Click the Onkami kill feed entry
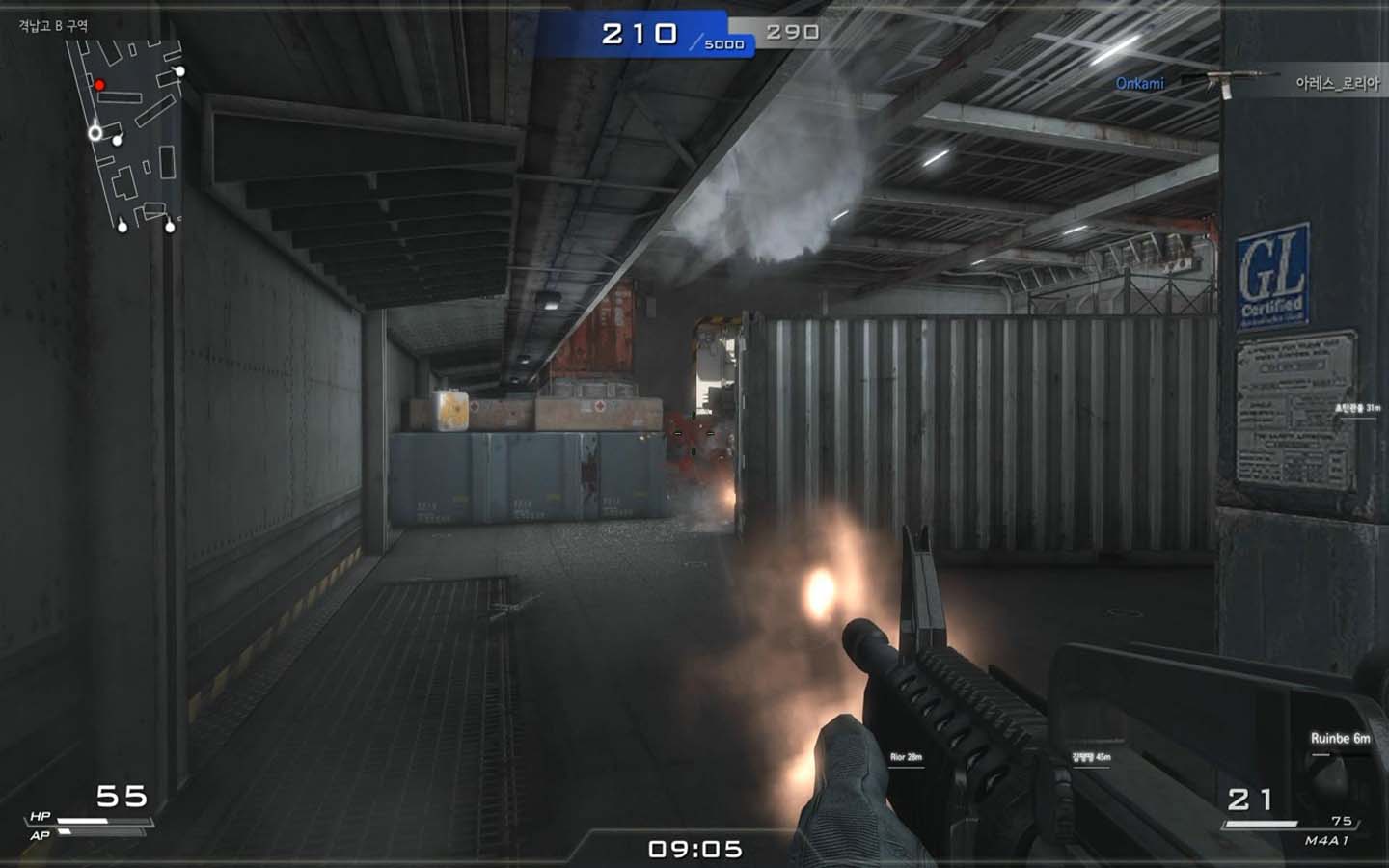Screen dimensions: 1389x868 pos(1139,84)
